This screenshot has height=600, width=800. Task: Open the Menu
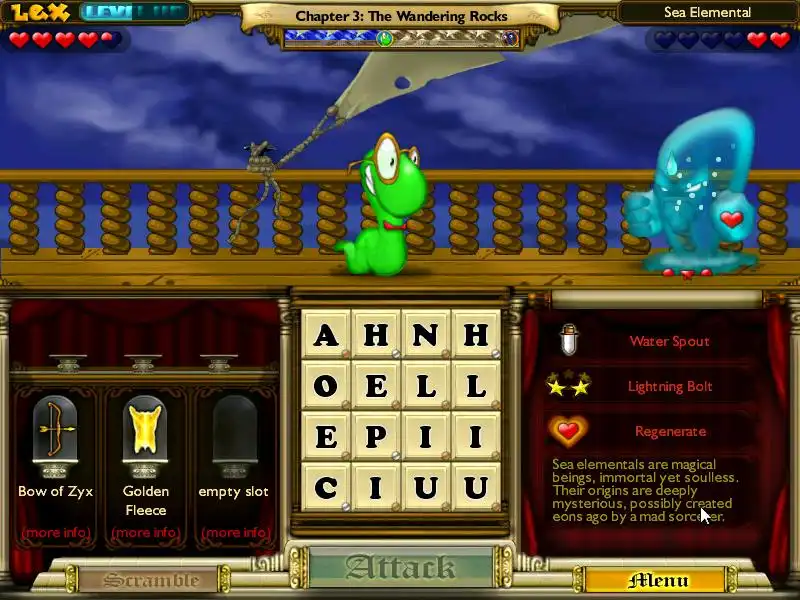(x=658, y=580)
